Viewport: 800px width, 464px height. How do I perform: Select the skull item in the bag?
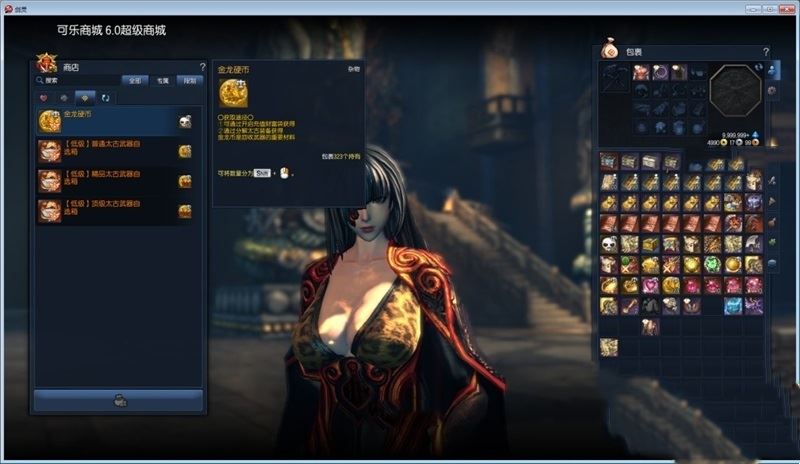pos(608,244)
